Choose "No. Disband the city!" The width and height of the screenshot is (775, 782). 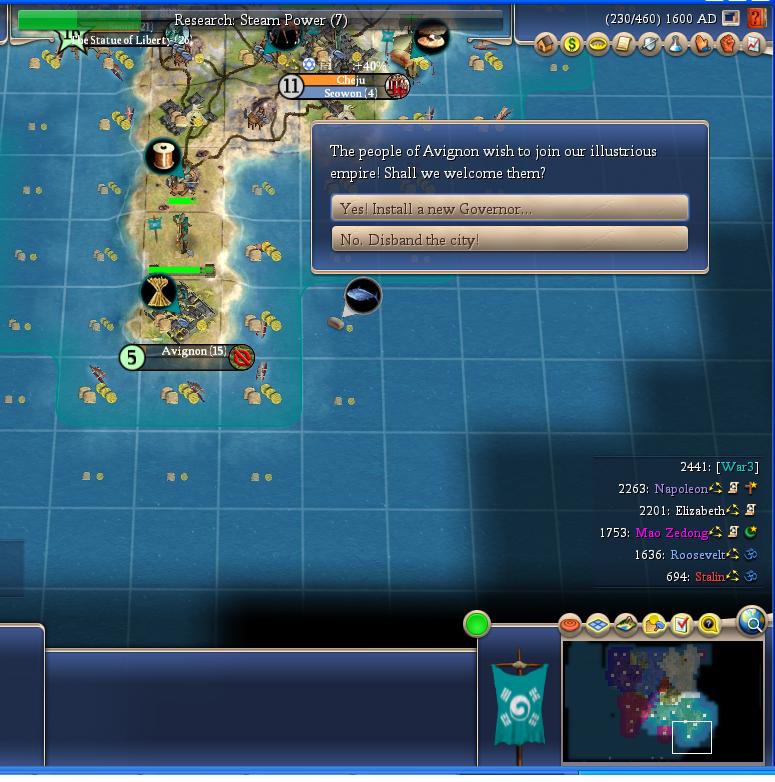[x=509, y=239]
